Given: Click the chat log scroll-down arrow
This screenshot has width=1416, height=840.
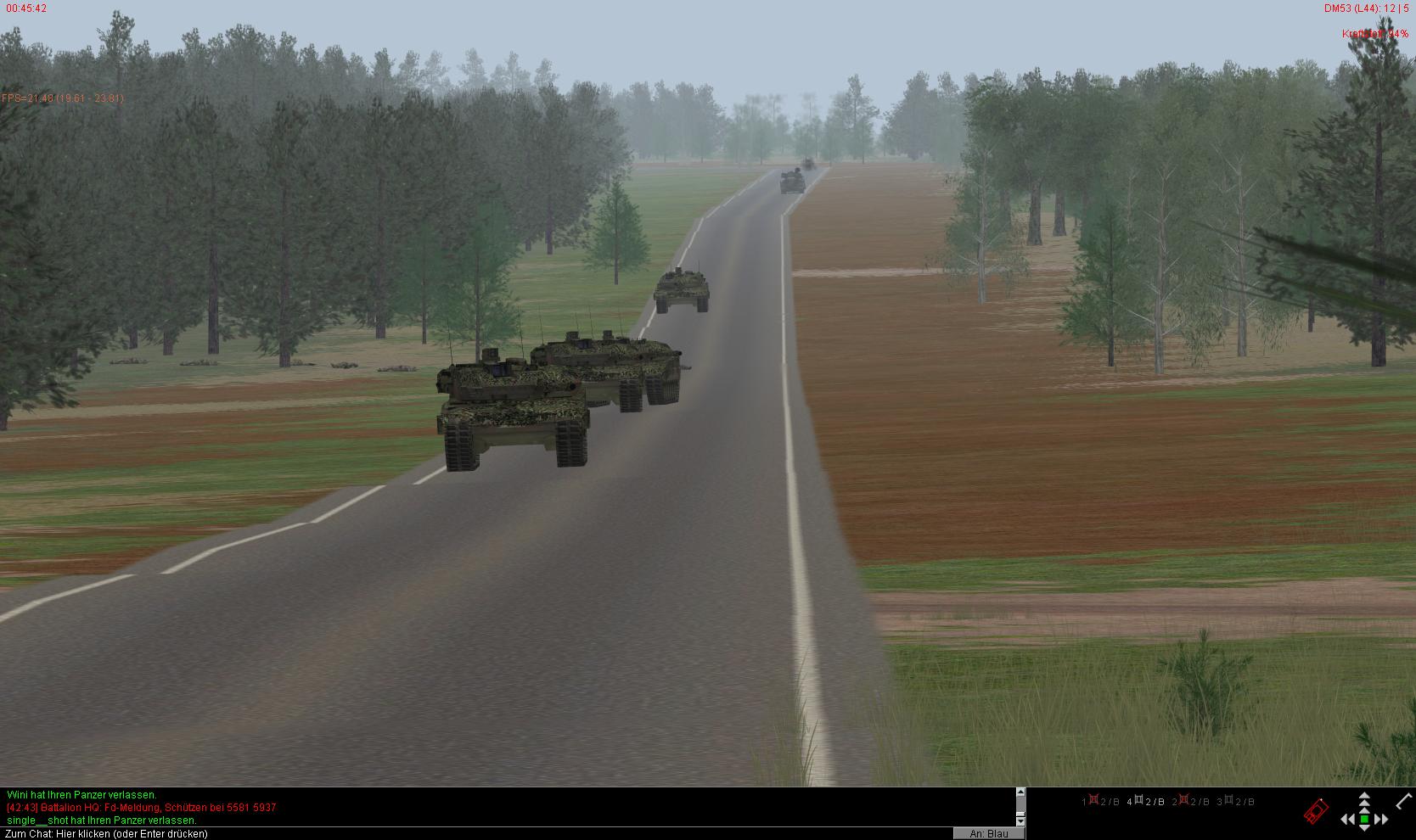Looking at the screenshot, I should coord(1020,821).
